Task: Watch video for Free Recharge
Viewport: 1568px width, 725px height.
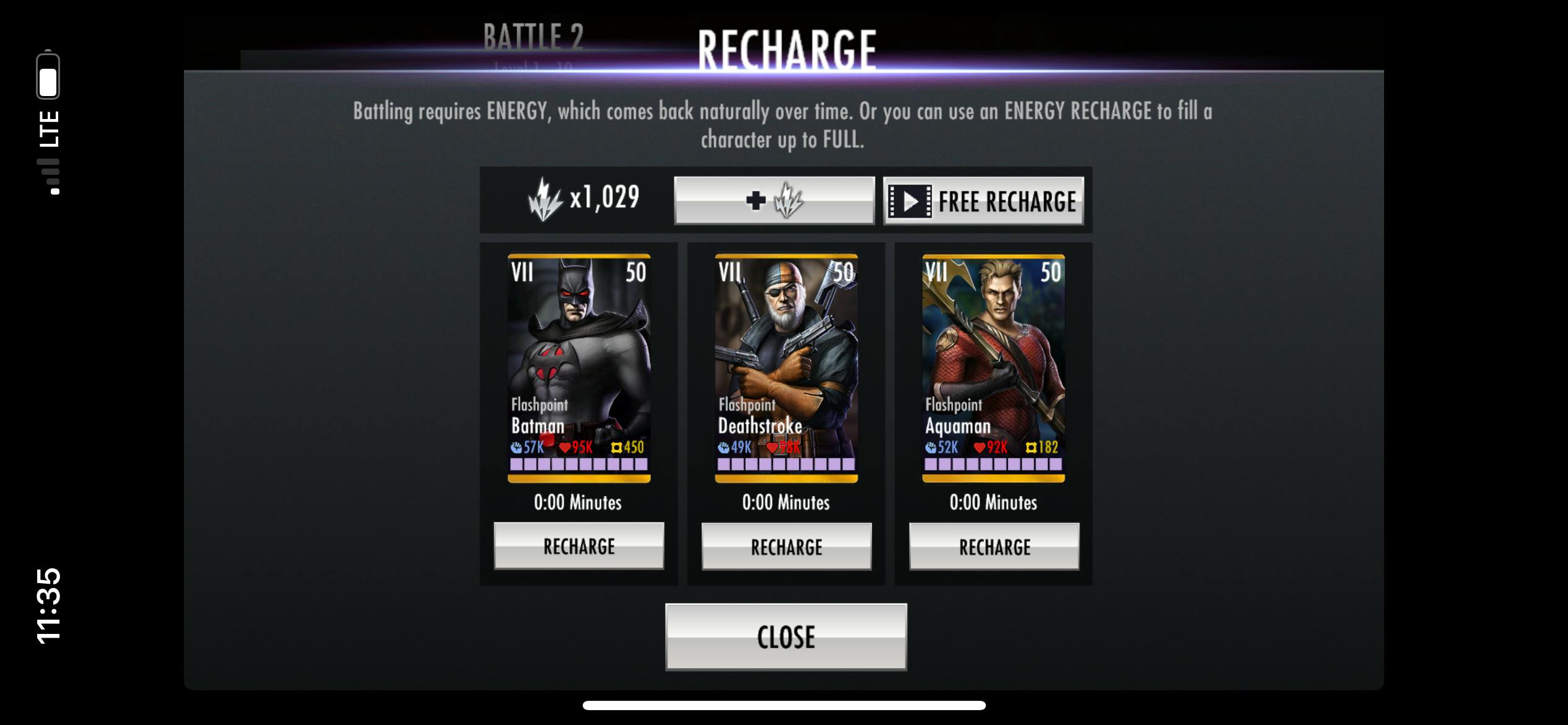Action: pyautogui.click(x=983, y=201)
